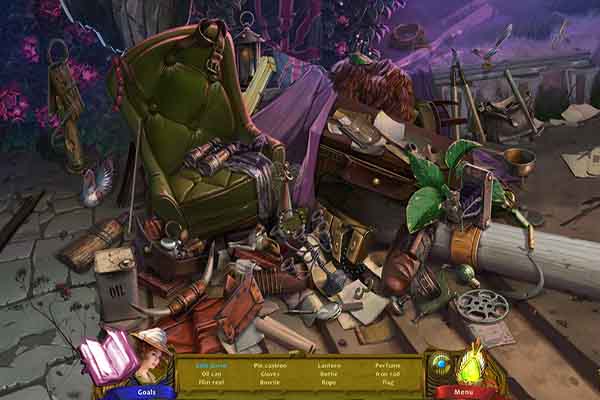Pick "Rope" in the object list
Screen dimensions: 600x400
pos(329,382)
